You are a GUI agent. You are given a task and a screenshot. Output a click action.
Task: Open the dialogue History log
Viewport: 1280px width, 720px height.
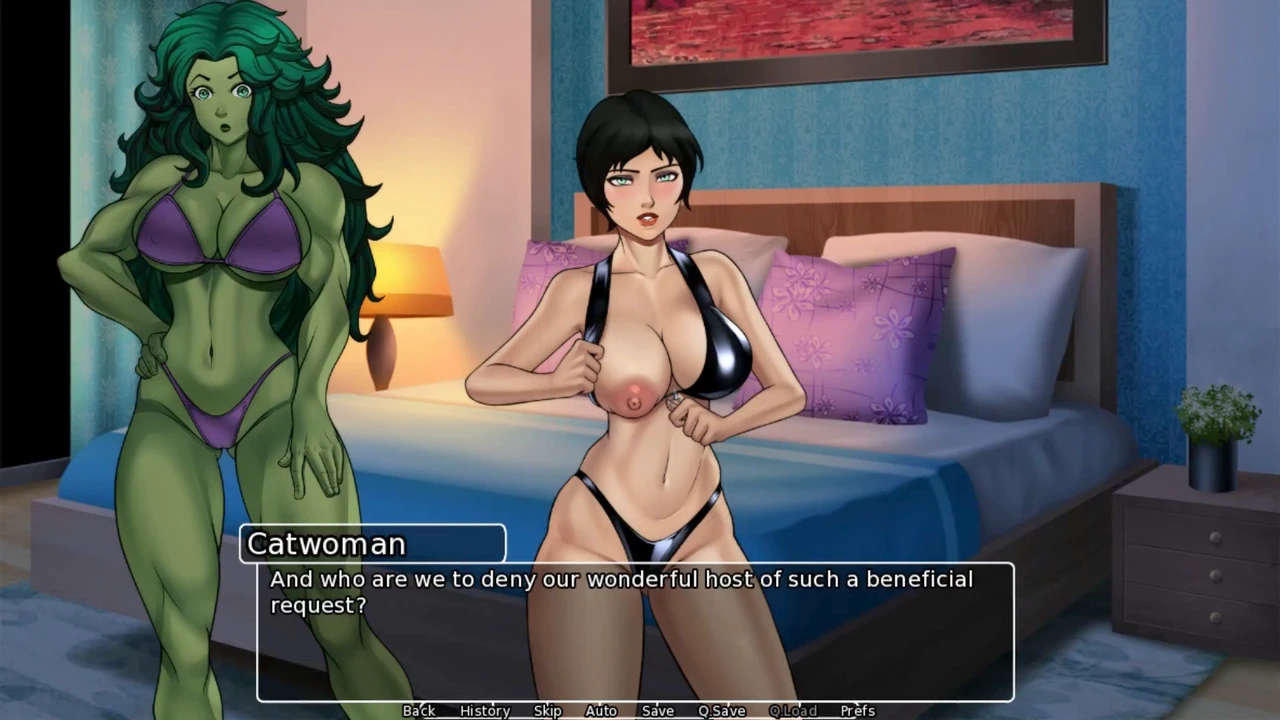[x=485, y=711]
